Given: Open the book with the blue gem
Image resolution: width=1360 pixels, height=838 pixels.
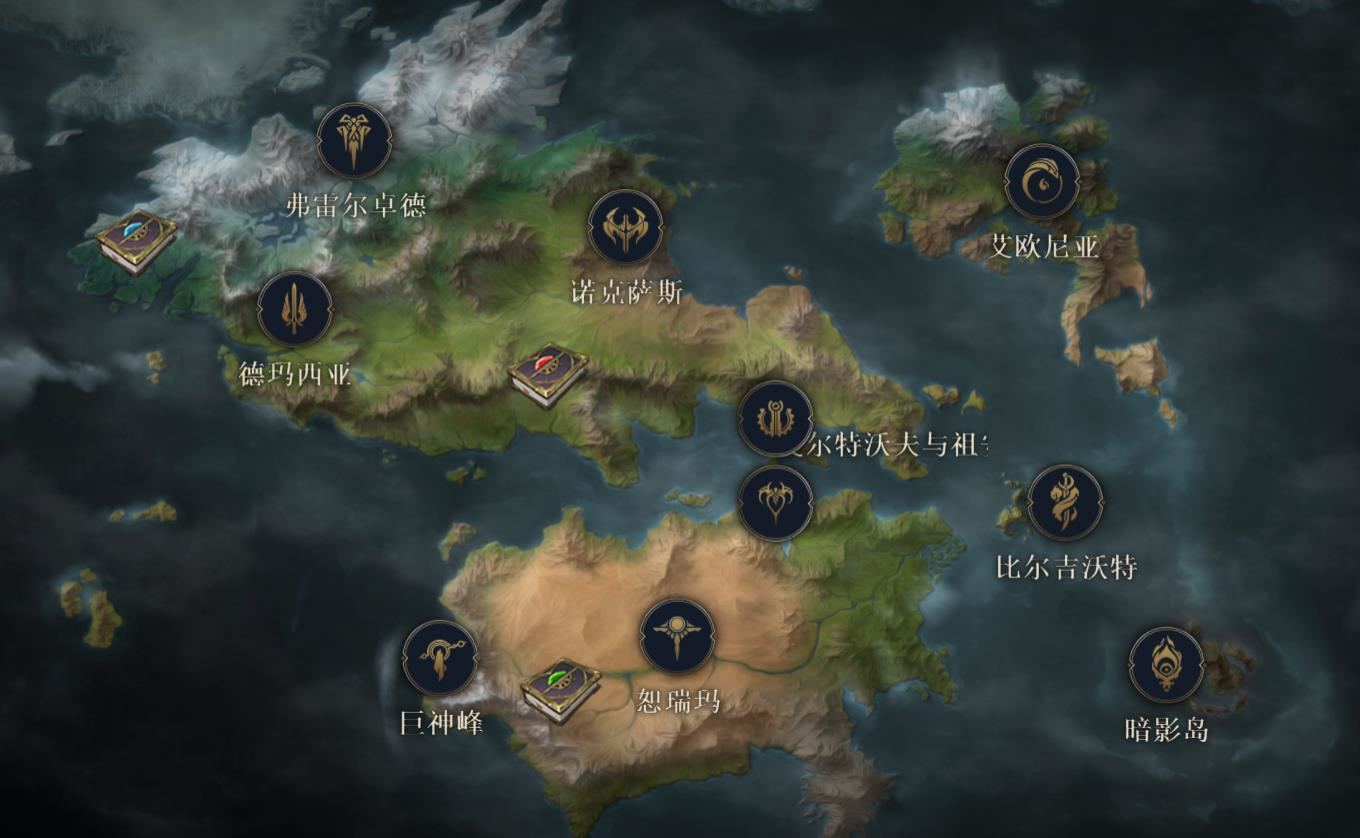Looking at the screenshot, I should point(137,240).
